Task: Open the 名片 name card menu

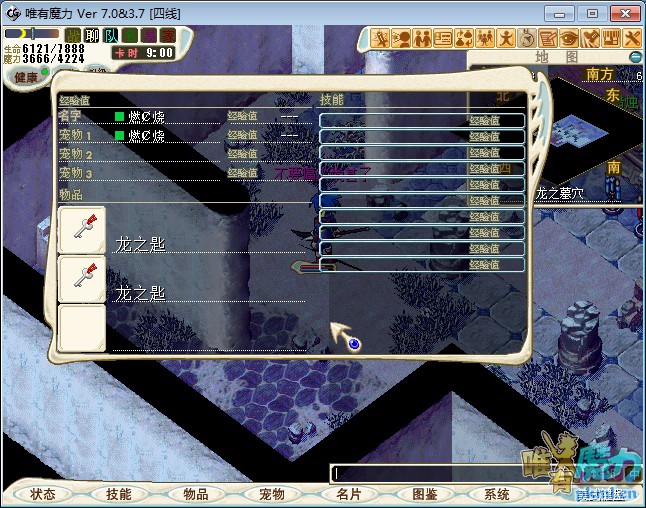Action: [347, 494]
